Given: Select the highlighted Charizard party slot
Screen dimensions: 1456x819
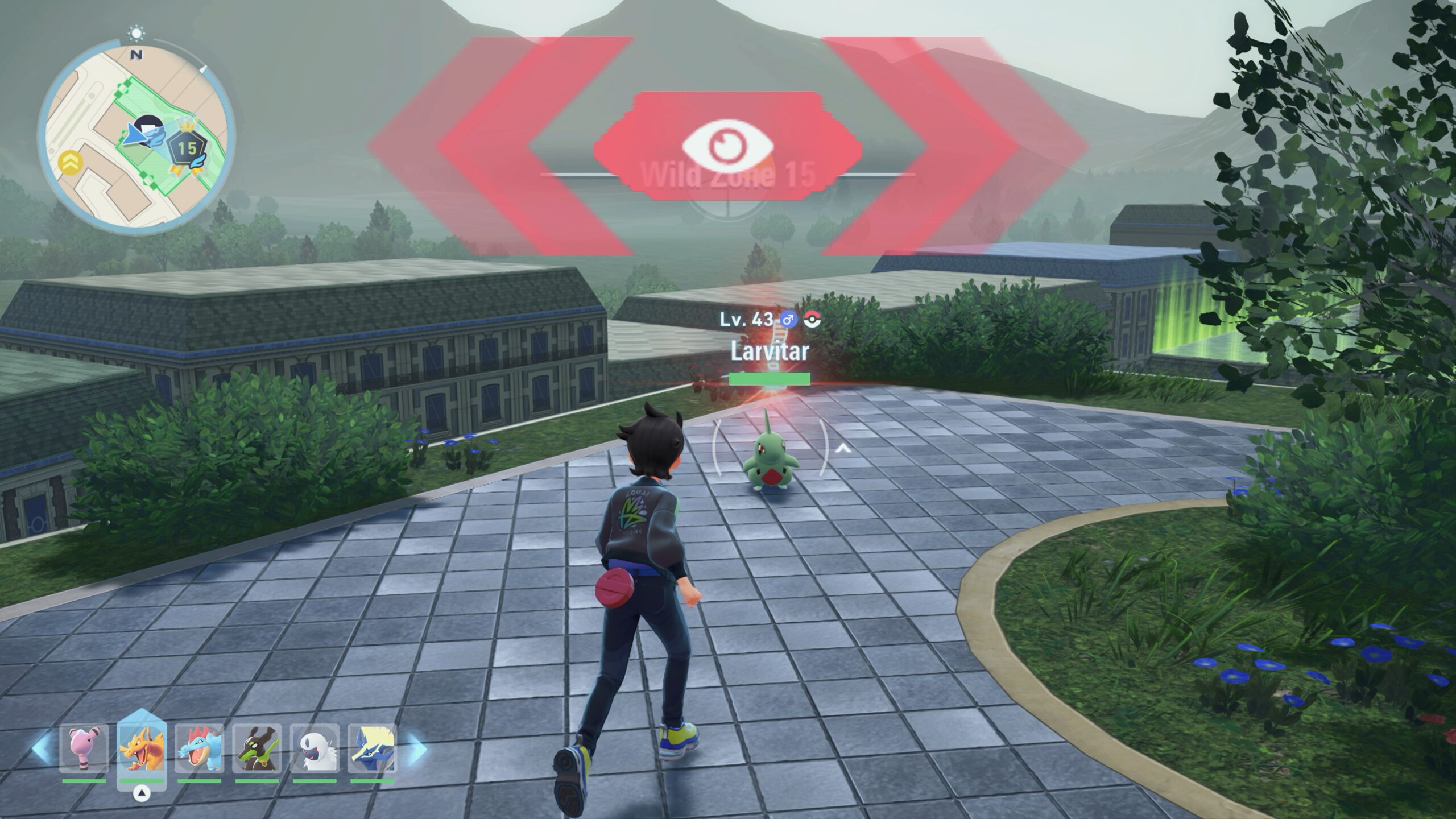Looking at the screenshot, I should (142, 749).
